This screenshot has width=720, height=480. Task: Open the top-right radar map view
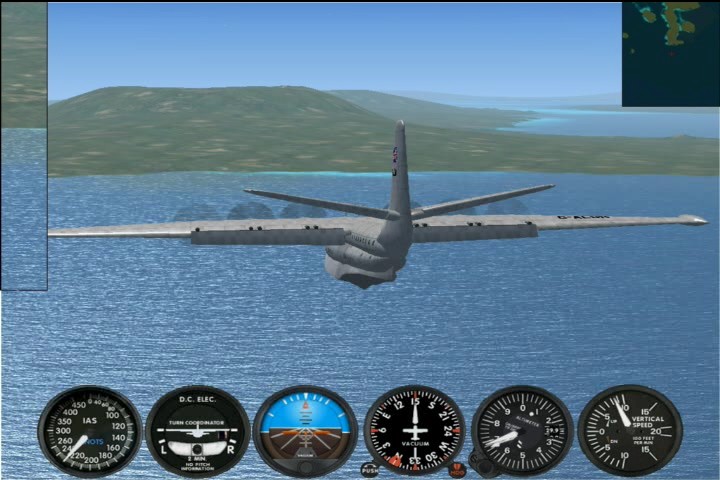click(670, 54)
